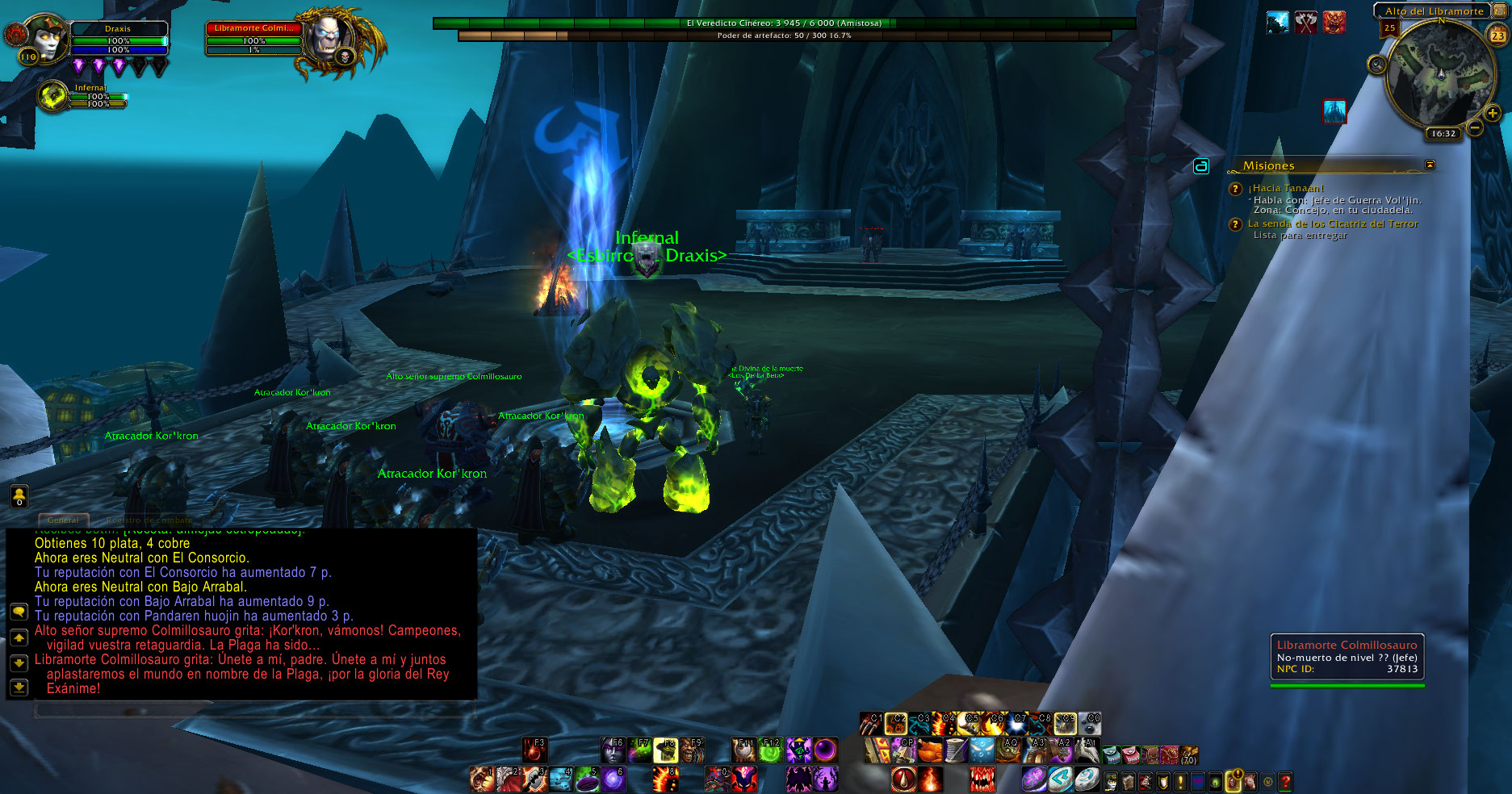Open the calendar showing day 23

click(1497, 36)
